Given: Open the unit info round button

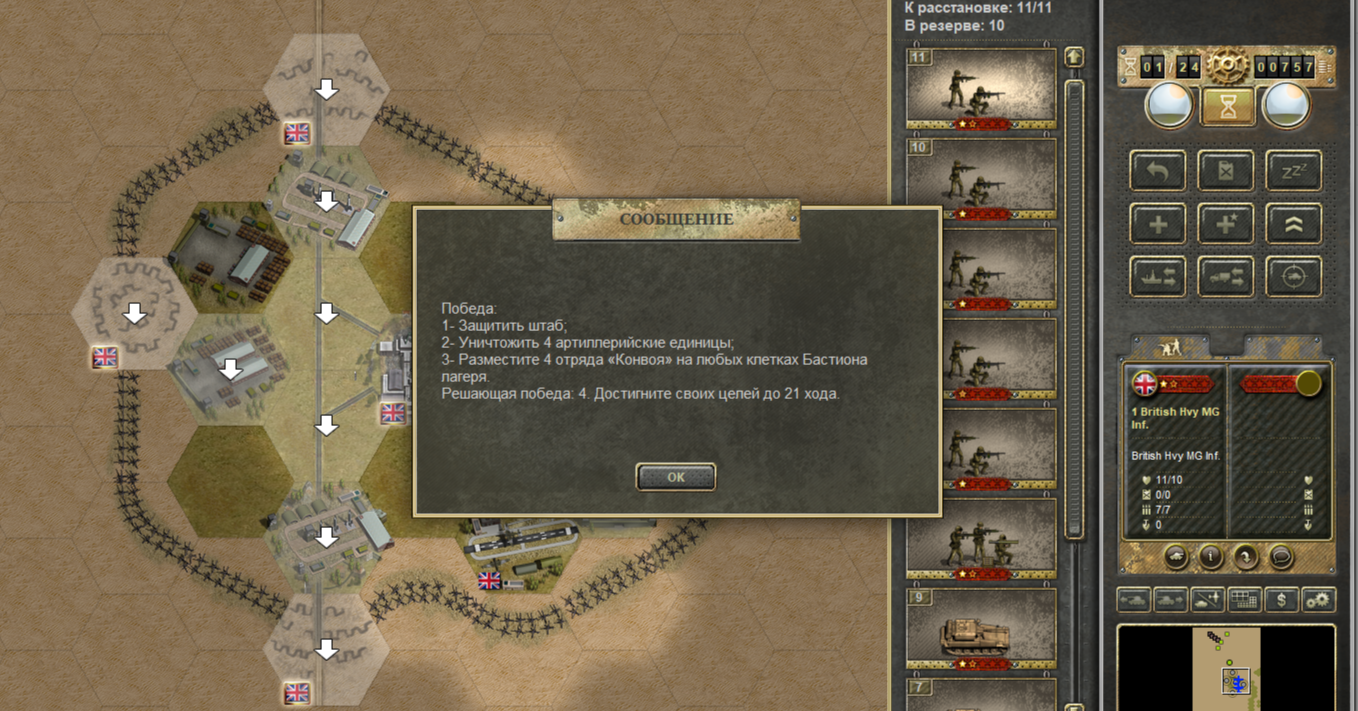Looking at the screenshot, I should 1211,557.
